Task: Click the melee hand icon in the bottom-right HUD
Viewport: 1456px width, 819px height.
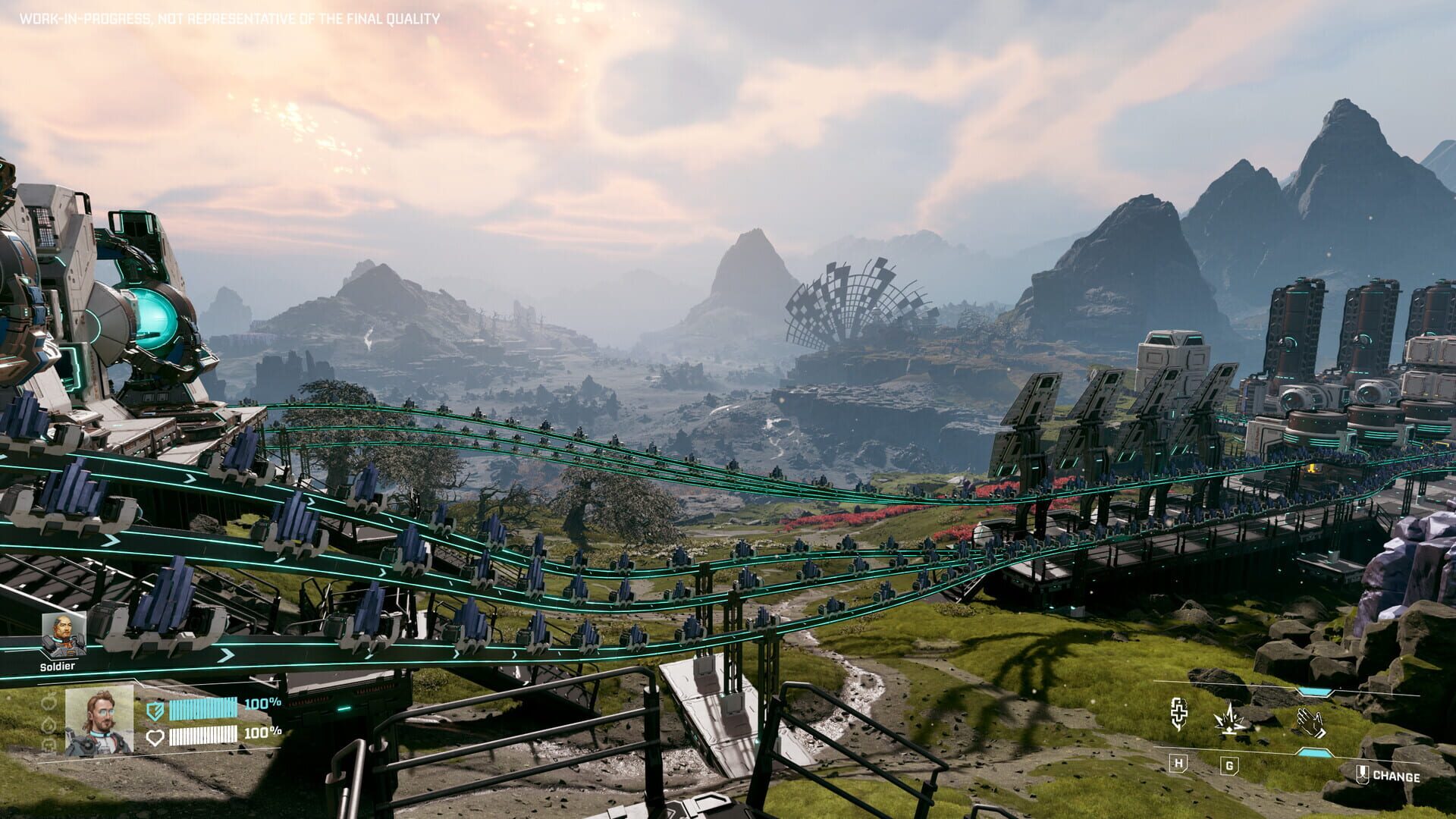Action: (1310, 723)
